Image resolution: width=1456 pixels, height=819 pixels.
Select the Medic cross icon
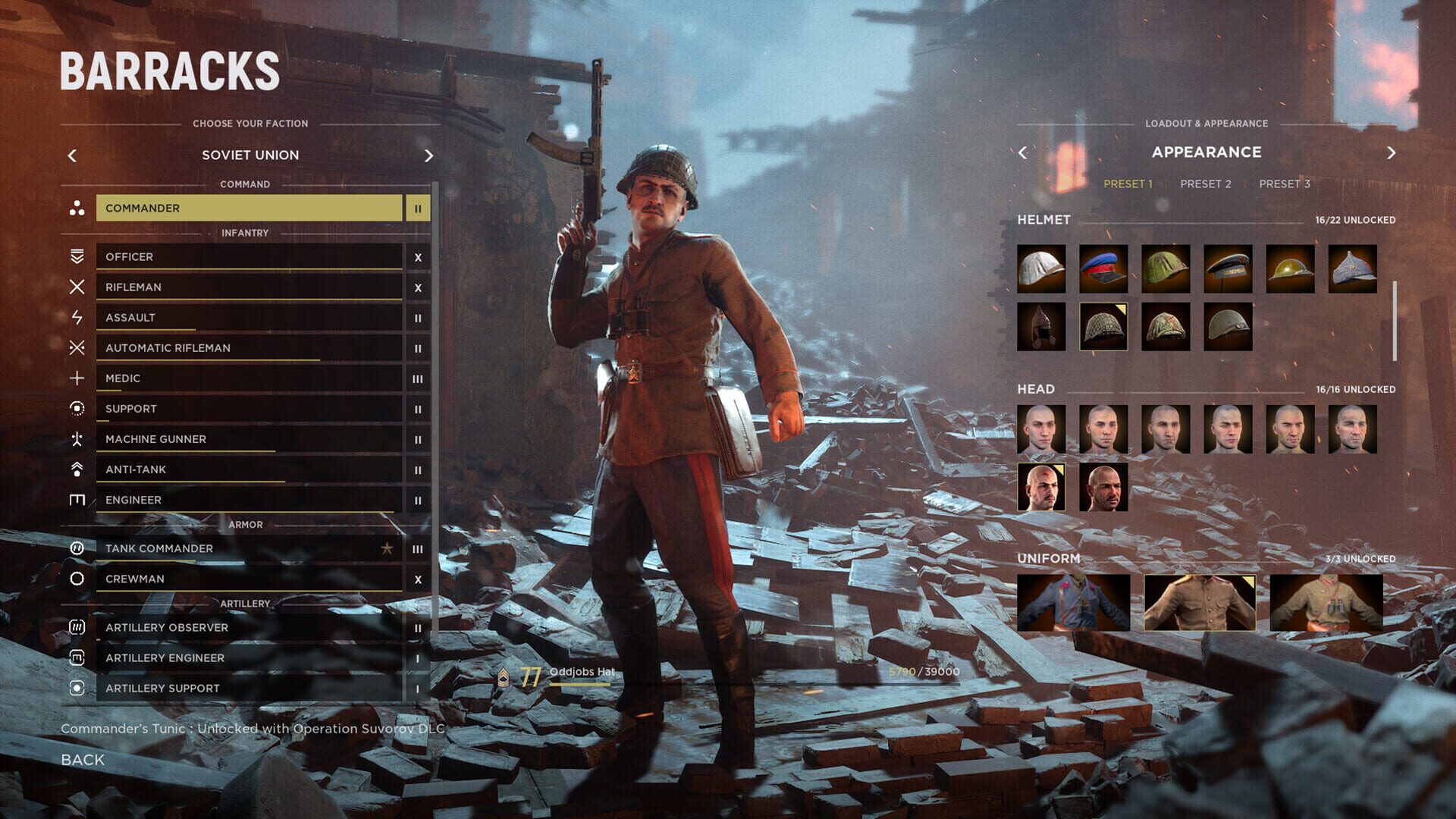click(x=75, y=378)
